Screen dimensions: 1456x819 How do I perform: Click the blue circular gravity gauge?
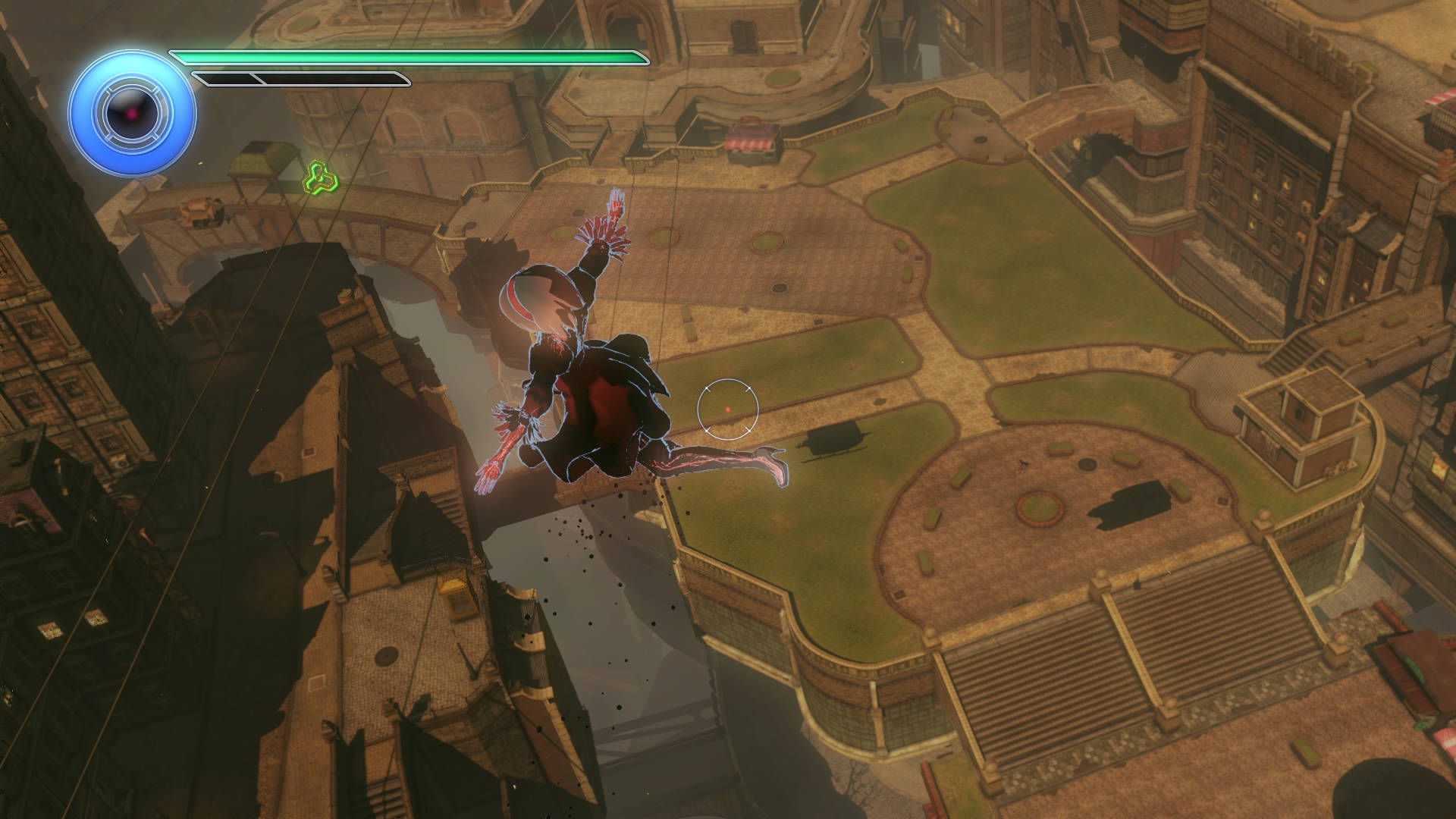click(133, 115)
